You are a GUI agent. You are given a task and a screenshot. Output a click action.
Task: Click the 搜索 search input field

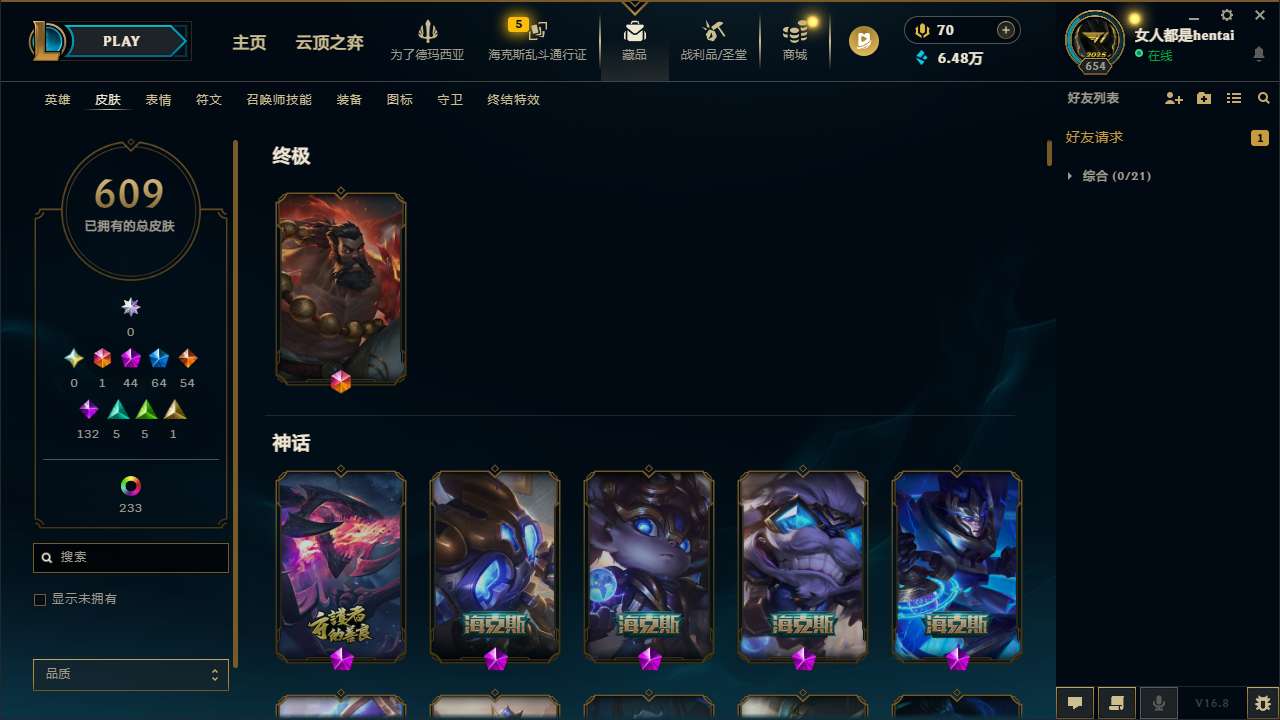(130, 557)
